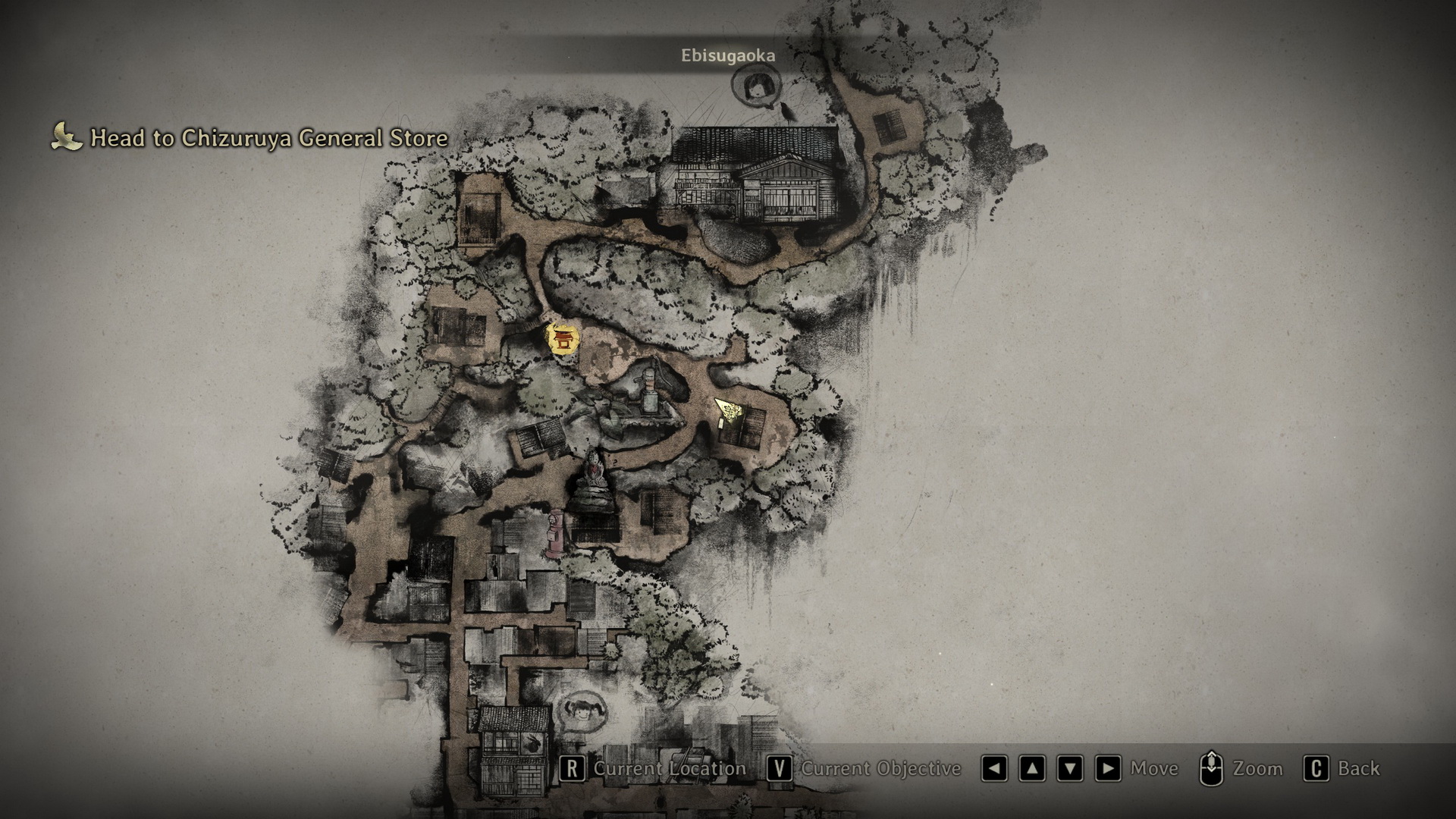
Task: Select the pigtailed girl speech bubble marker
Action: [582, 714]
